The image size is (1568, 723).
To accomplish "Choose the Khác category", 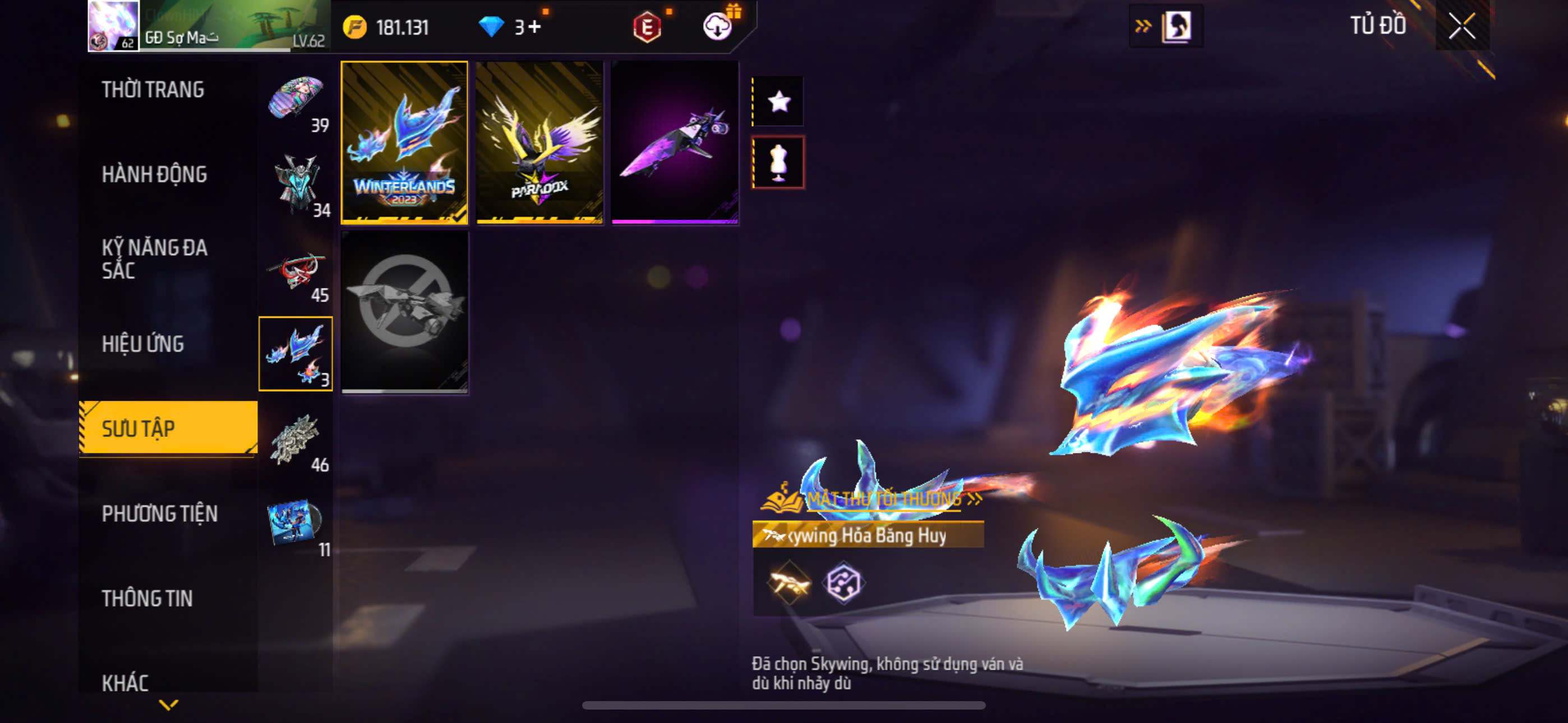I will 126,683.
